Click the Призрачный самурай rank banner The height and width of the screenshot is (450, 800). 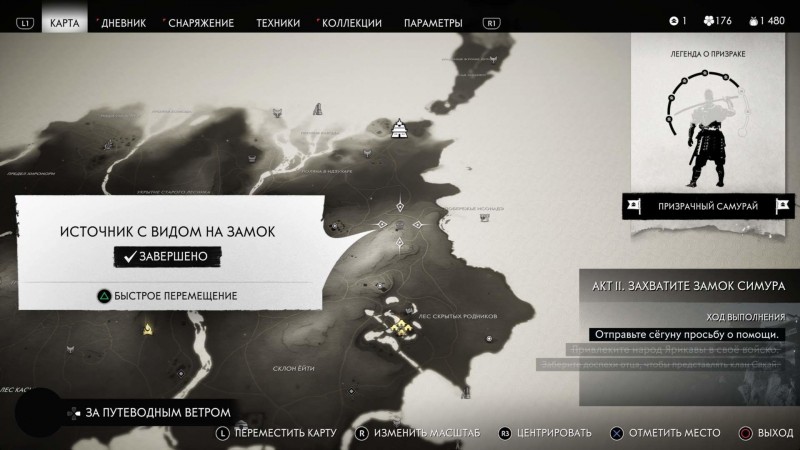tap(708, 207)
